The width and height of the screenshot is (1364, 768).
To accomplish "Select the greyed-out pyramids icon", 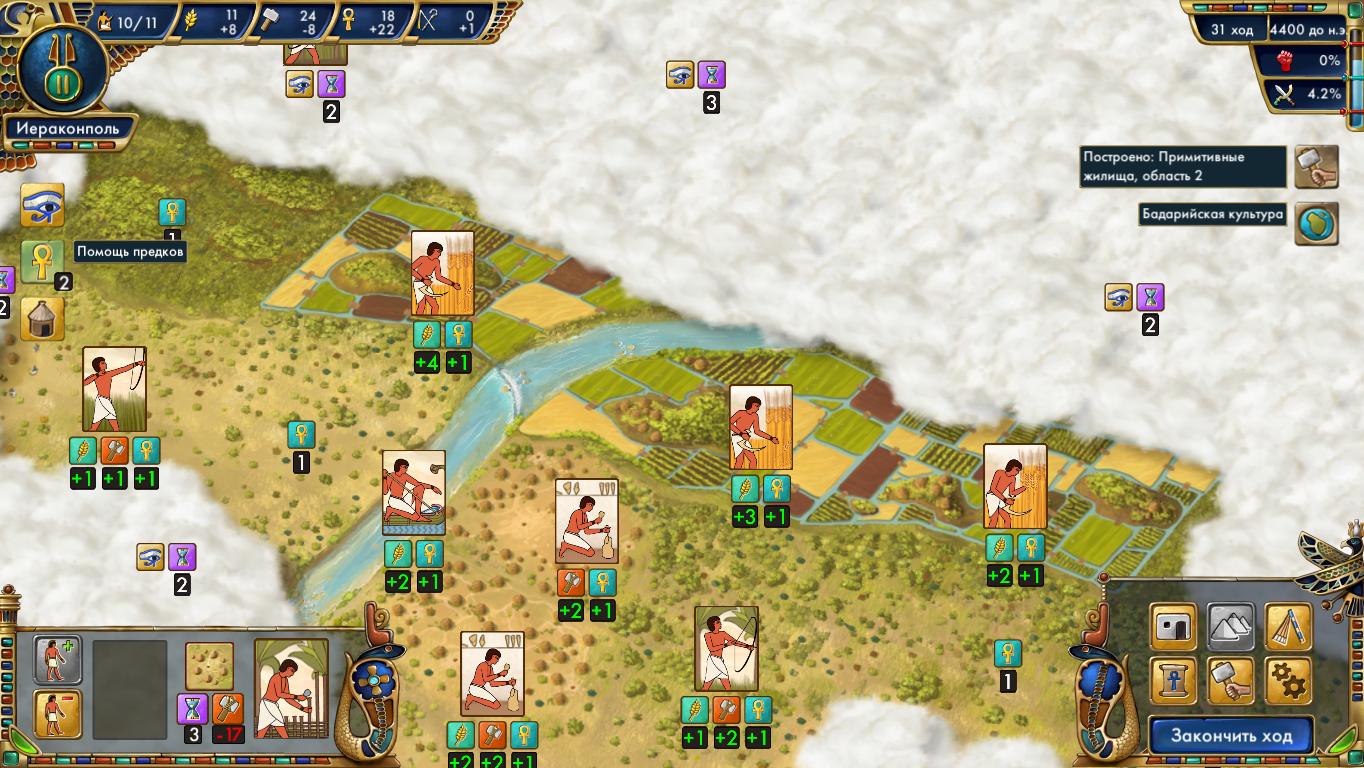I will (x=1231, y=627).
